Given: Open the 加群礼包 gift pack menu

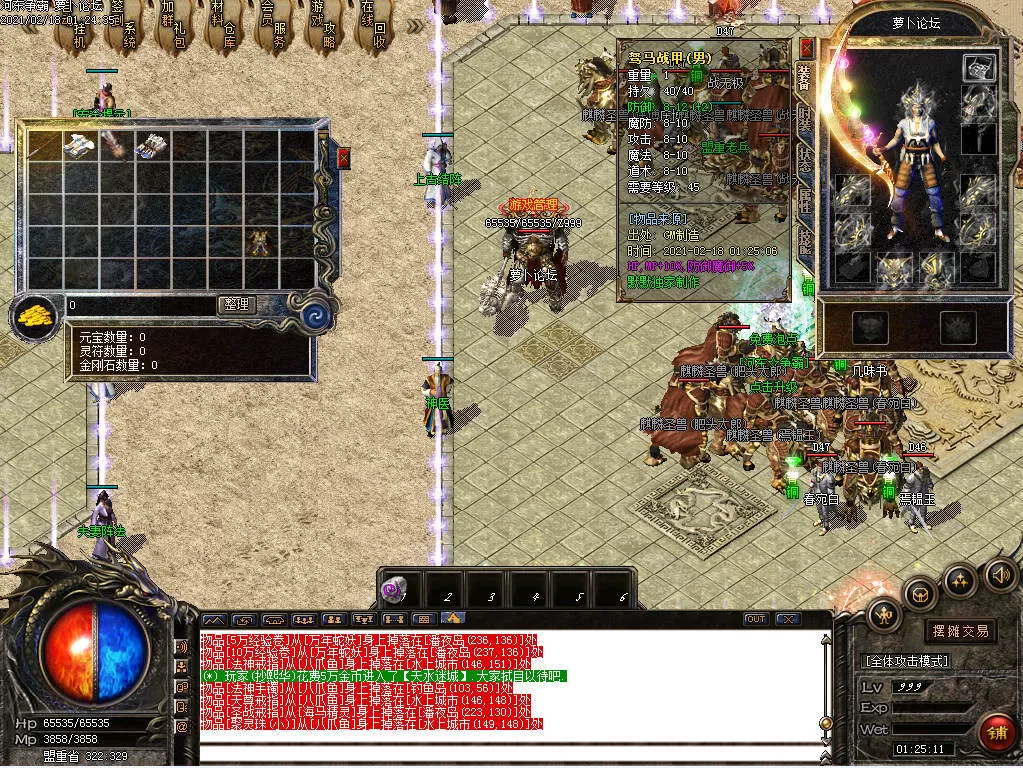Looking at the screenshot, I should point(171,30).
